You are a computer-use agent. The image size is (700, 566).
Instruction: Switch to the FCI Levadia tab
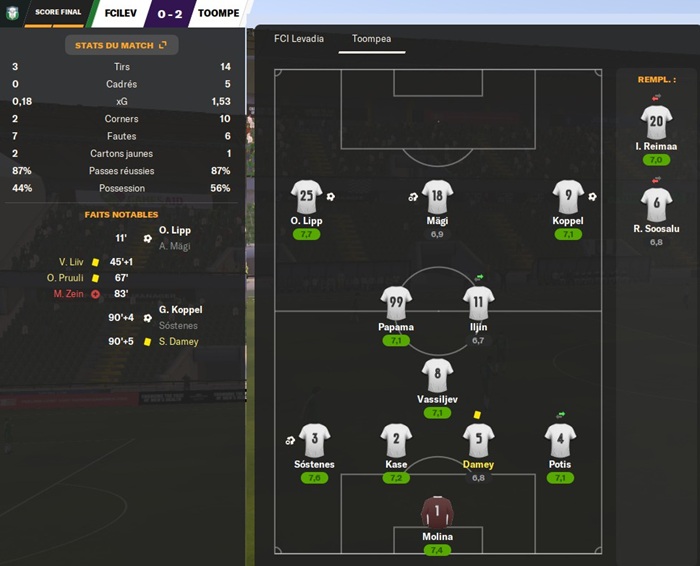point(299,40)
